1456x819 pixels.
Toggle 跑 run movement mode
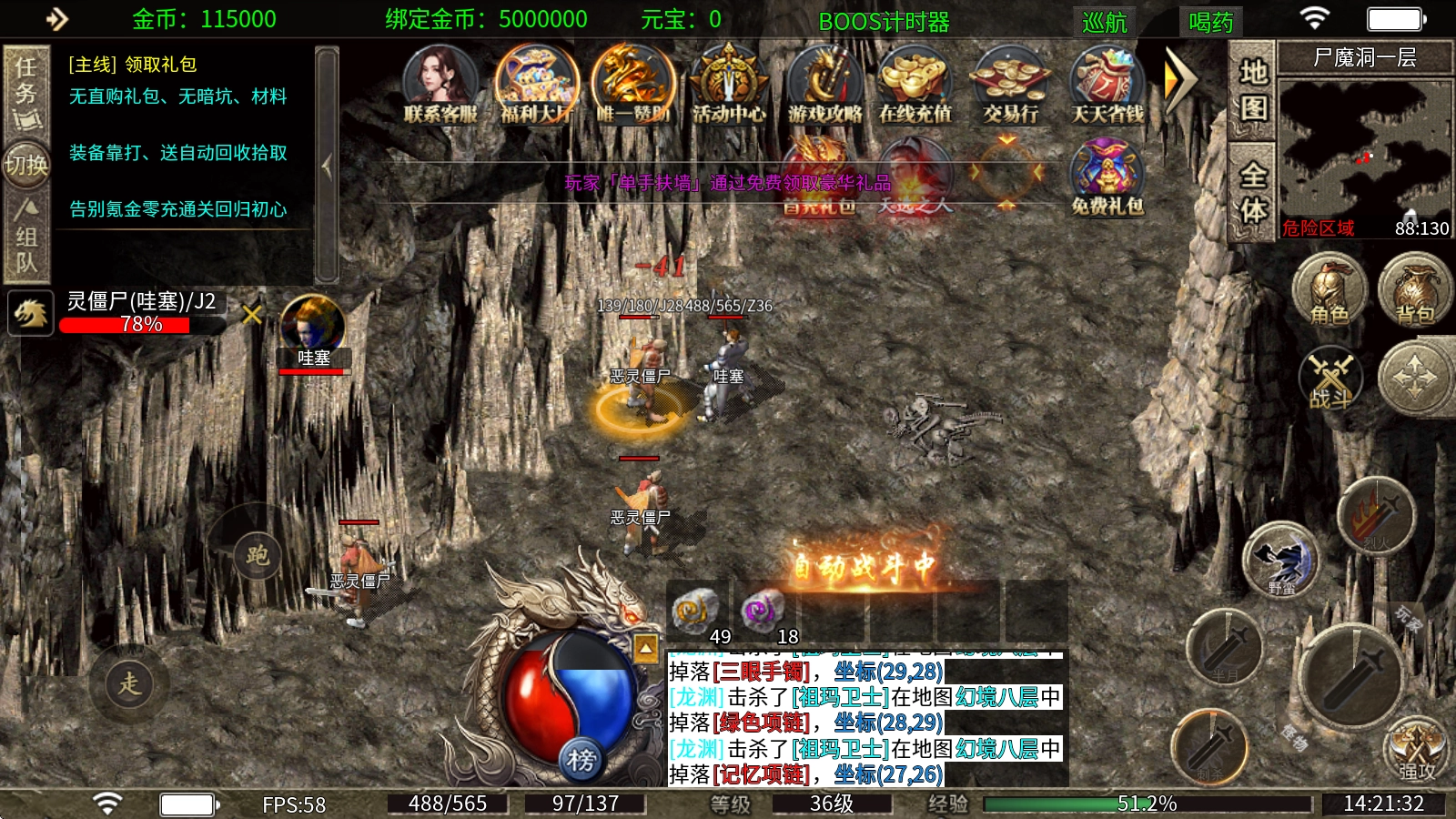pos(258,555)
